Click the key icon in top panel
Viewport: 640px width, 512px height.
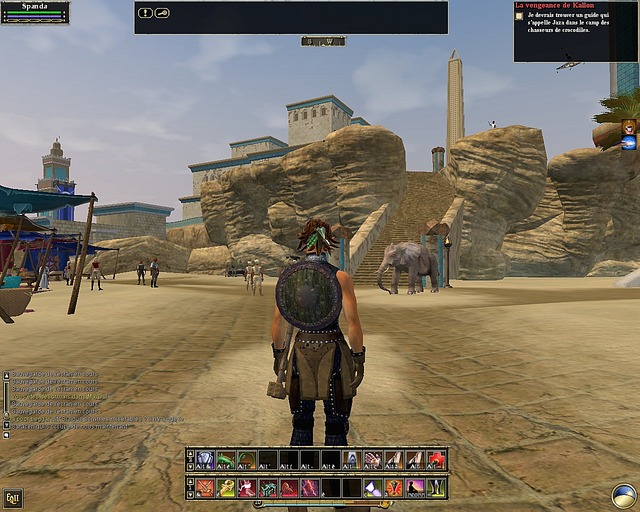[x=162, y=13]
